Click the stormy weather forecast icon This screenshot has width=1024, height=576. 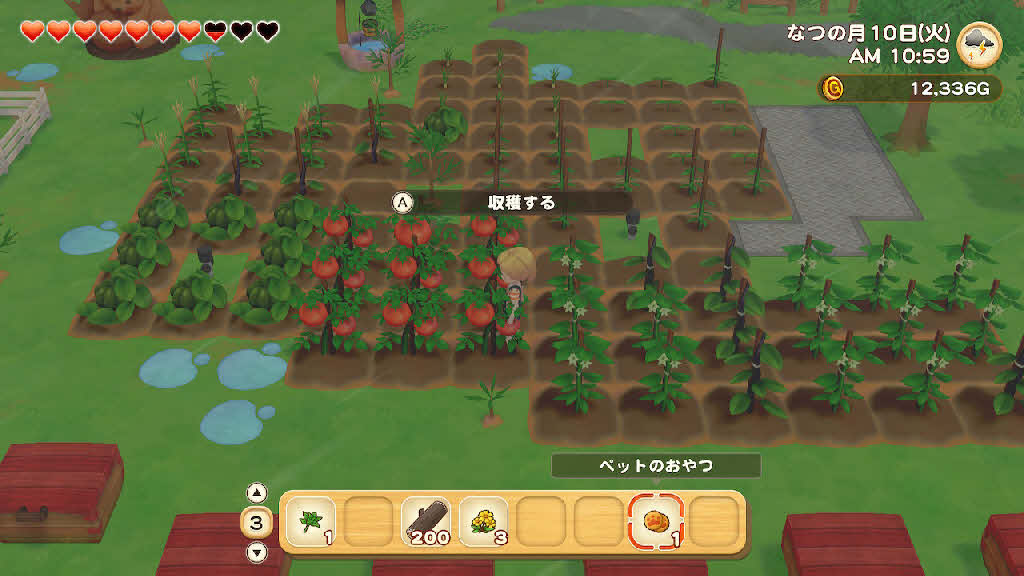click(x=978, y=46)
